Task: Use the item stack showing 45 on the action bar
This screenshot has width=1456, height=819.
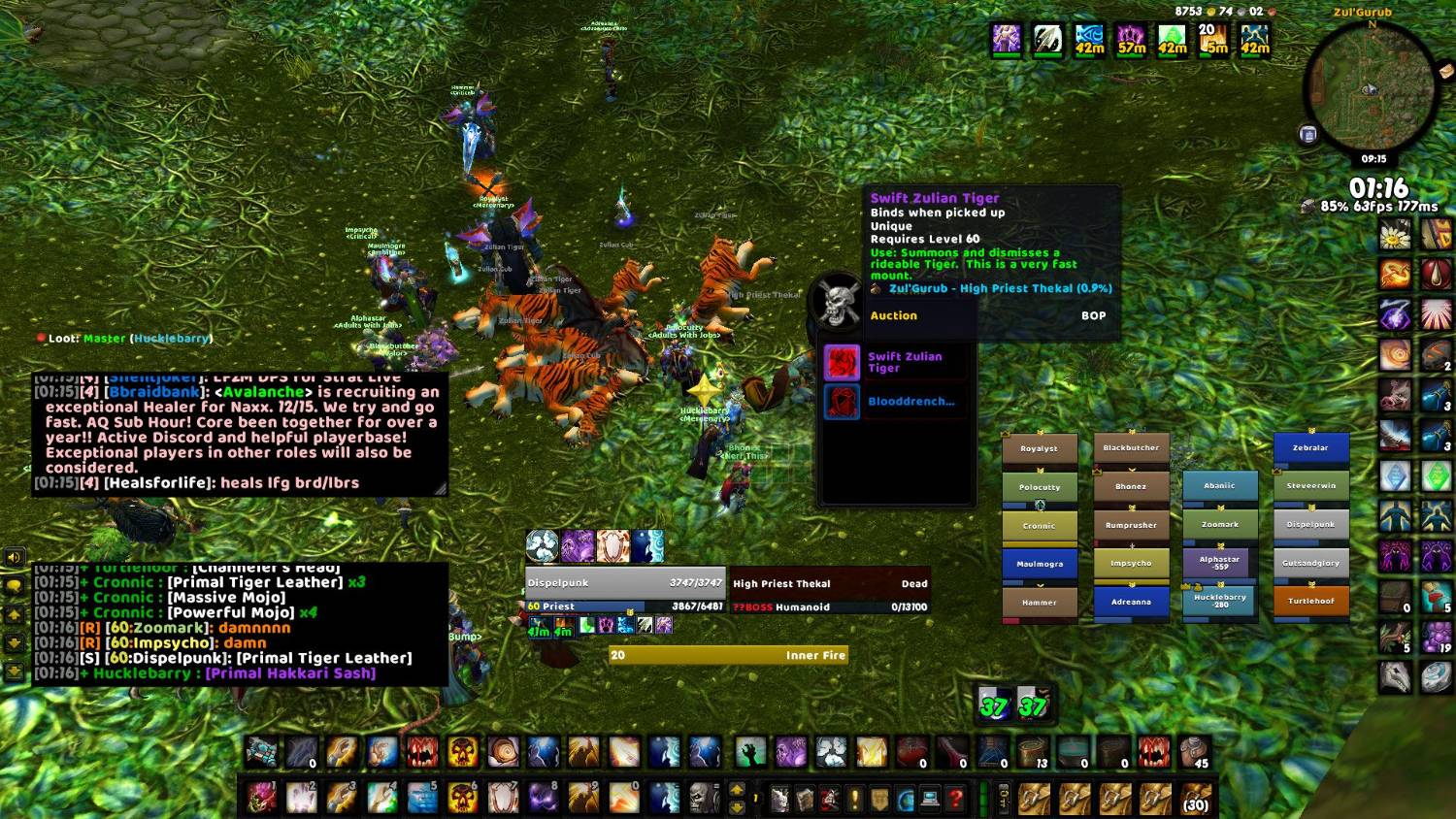Action: 1195,752
